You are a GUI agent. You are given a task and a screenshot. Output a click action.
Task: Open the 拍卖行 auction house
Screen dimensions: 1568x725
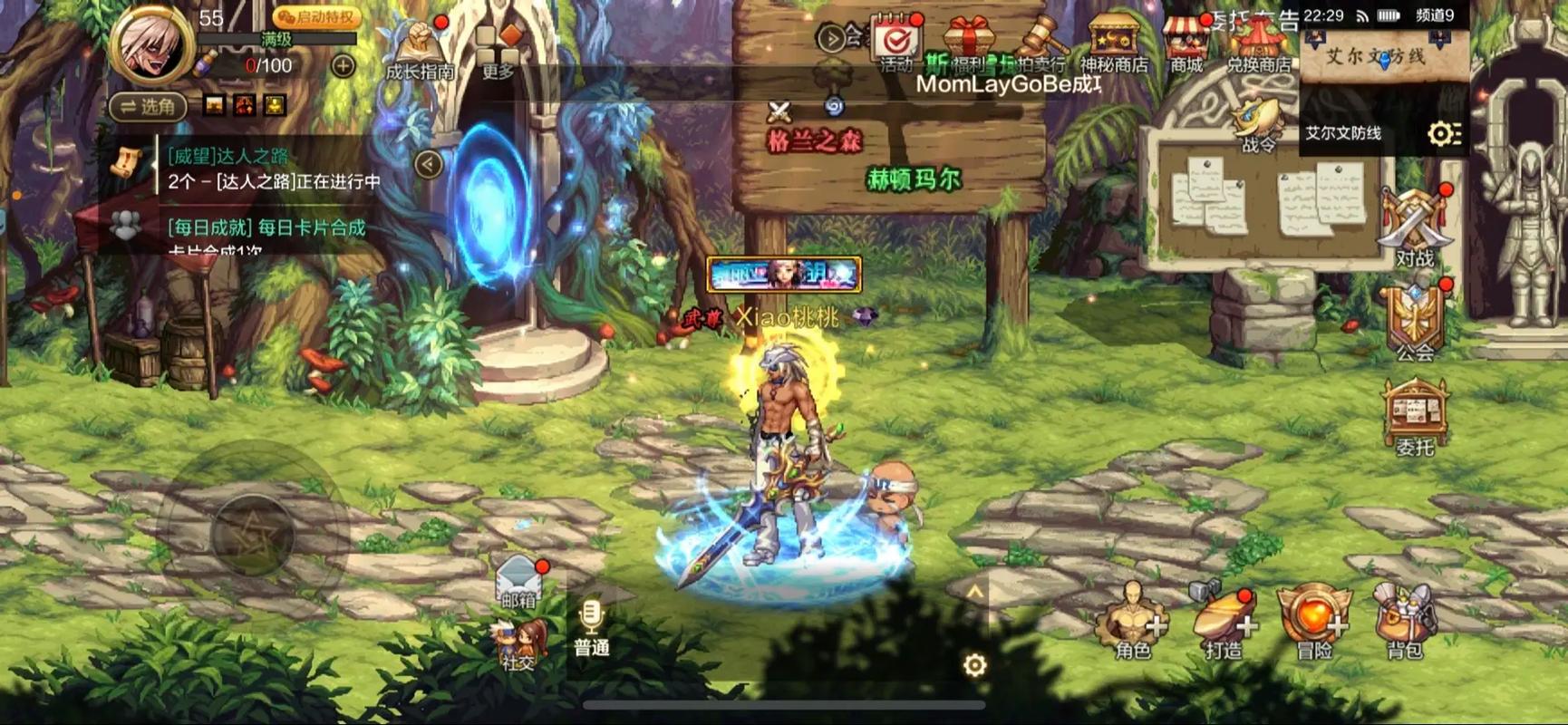click(1044, 41)
